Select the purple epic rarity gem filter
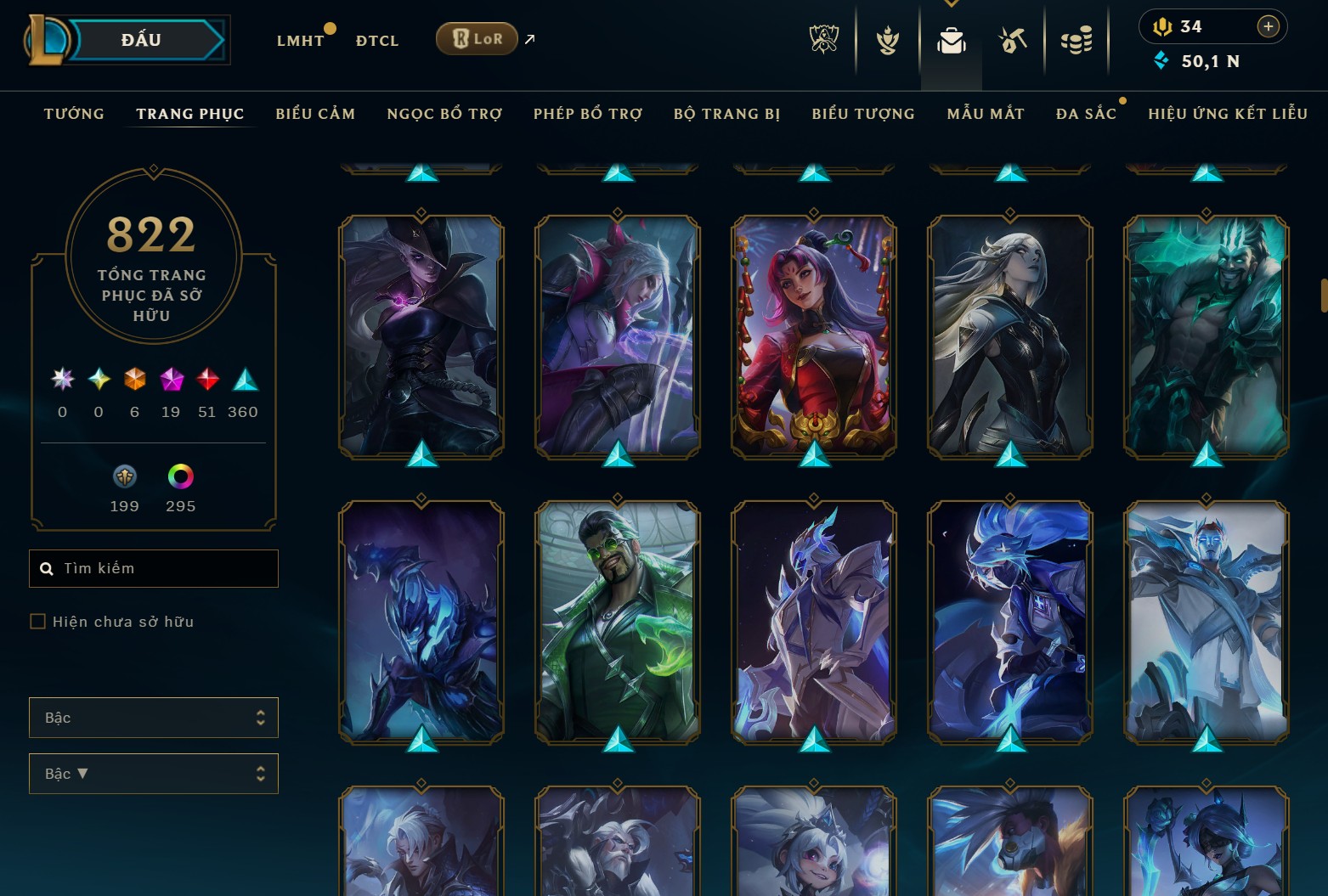The image size is (1328, 896). point(170,380)
